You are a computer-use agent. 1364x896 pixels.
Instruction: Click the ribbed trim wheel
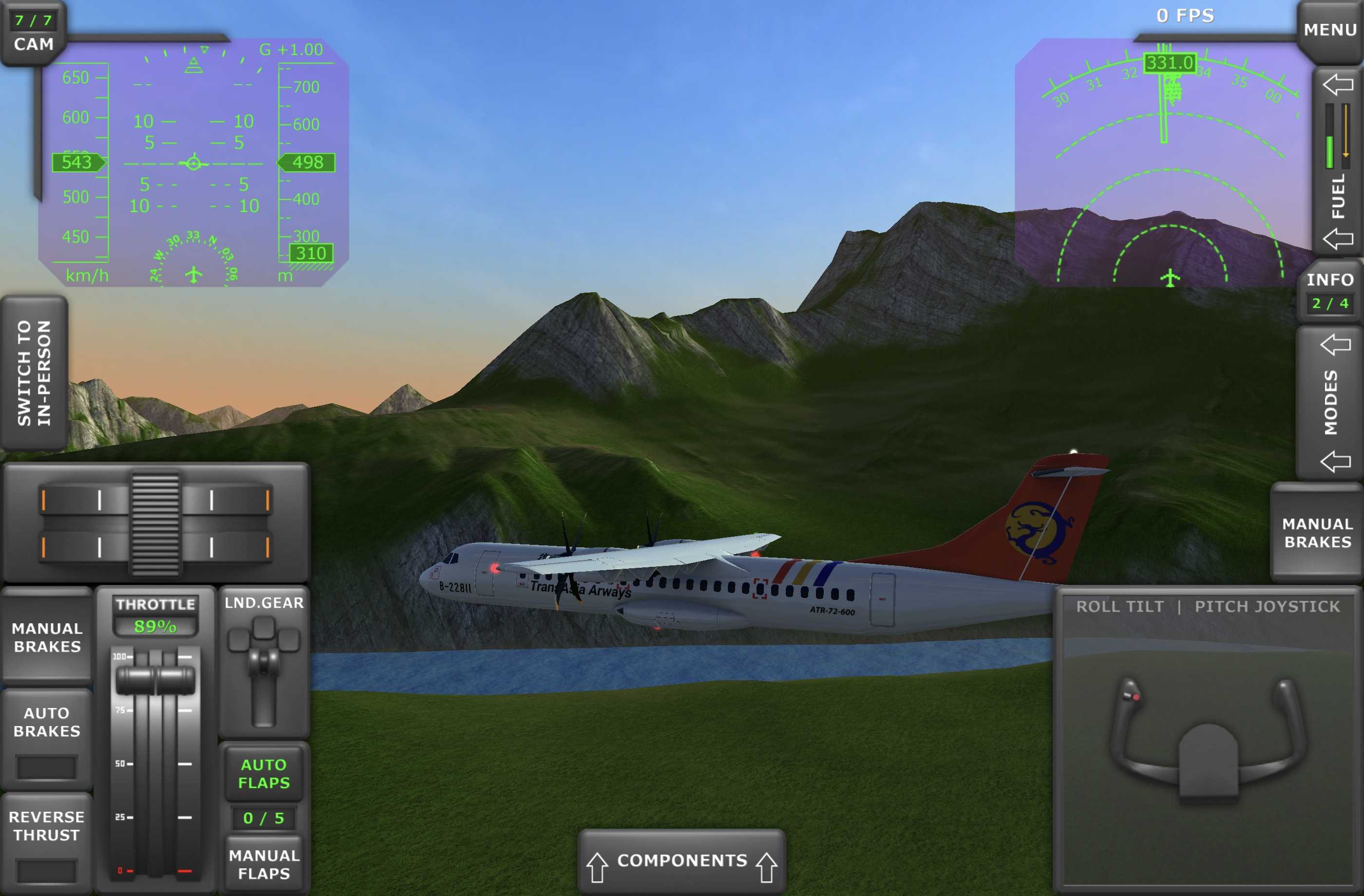(x=155, y=524)
